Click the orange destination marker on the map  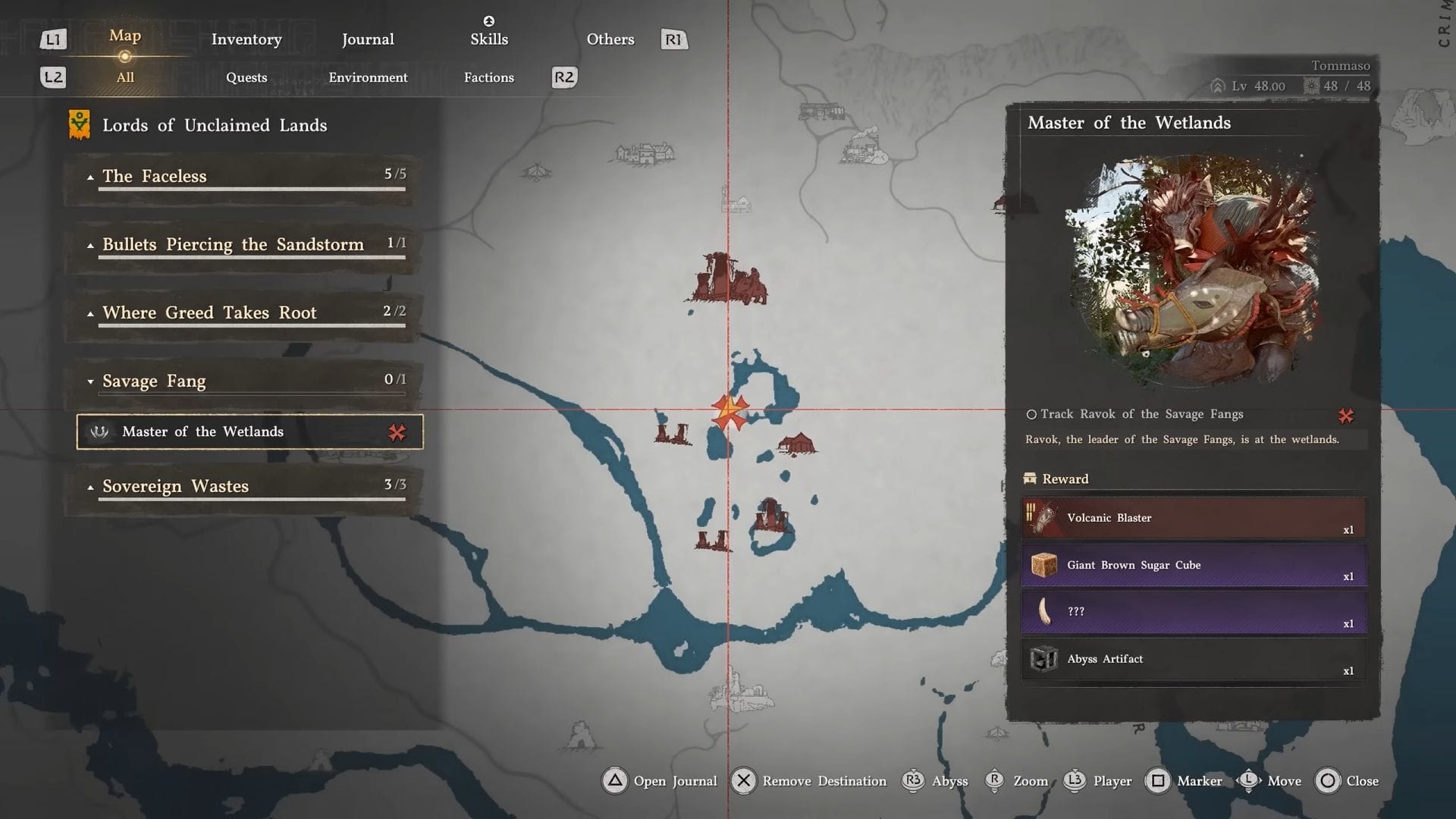point(730,412)
